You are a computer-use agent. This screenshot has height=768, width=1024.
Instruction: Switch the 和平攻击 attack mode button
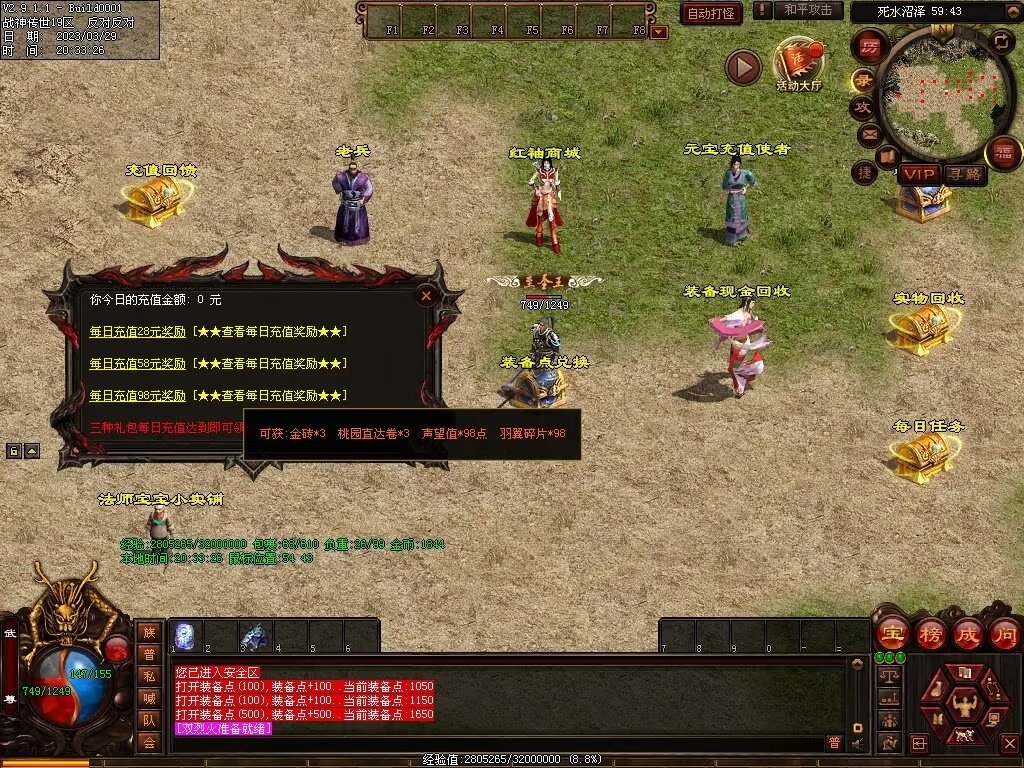click(x=808, y=10)
